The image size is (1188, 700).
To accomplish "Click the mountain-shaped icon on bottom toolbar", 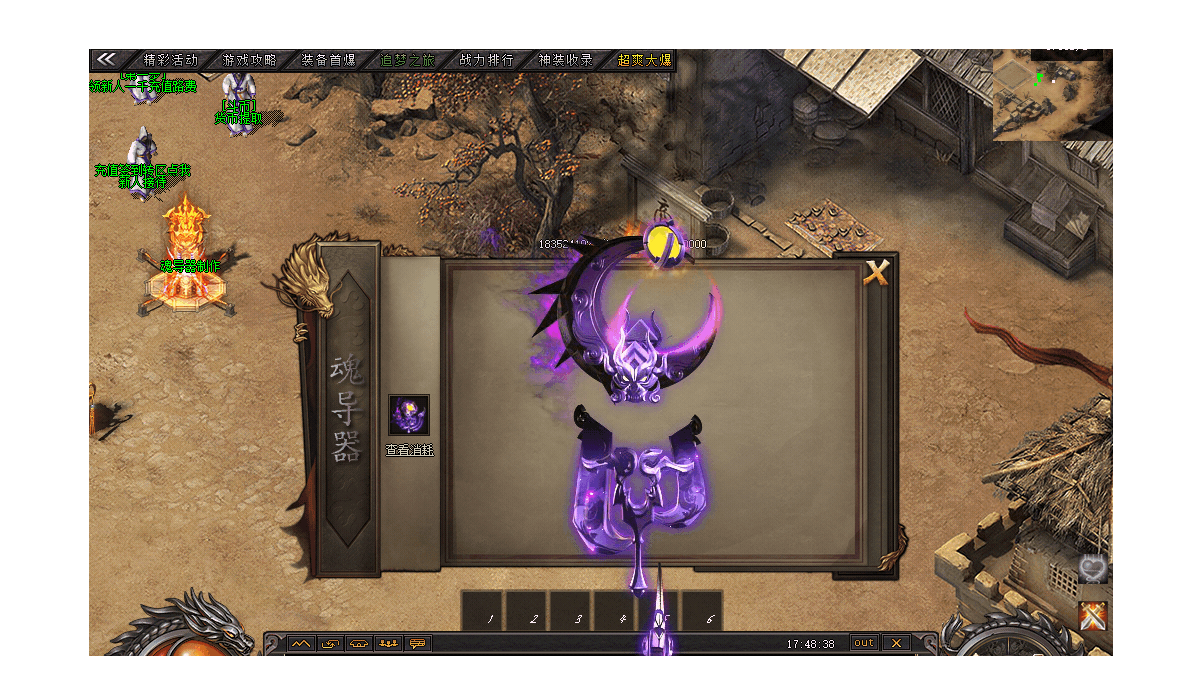I will (300, 643).
